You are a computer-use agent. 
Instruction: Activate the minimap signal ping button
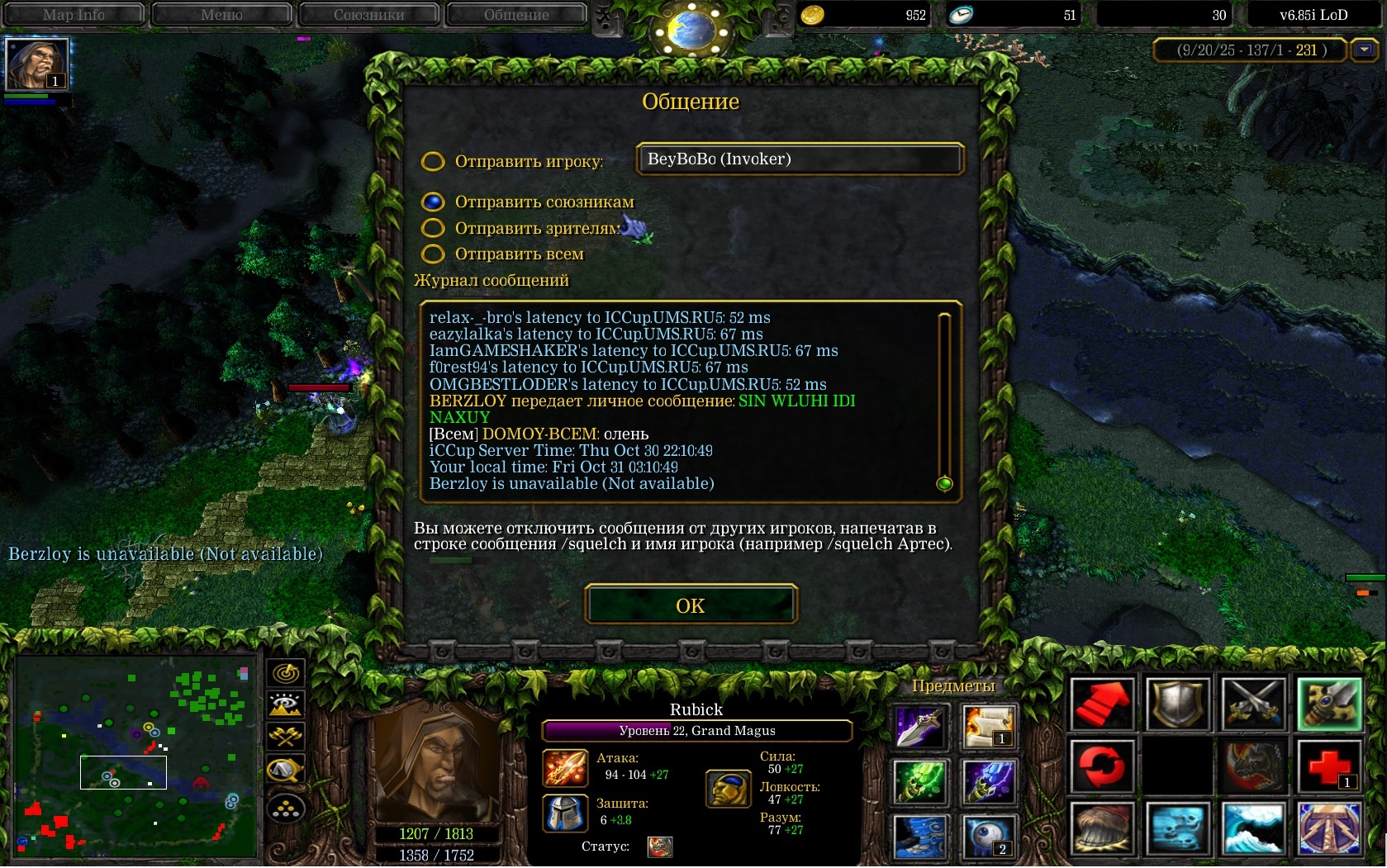[286, 673]
